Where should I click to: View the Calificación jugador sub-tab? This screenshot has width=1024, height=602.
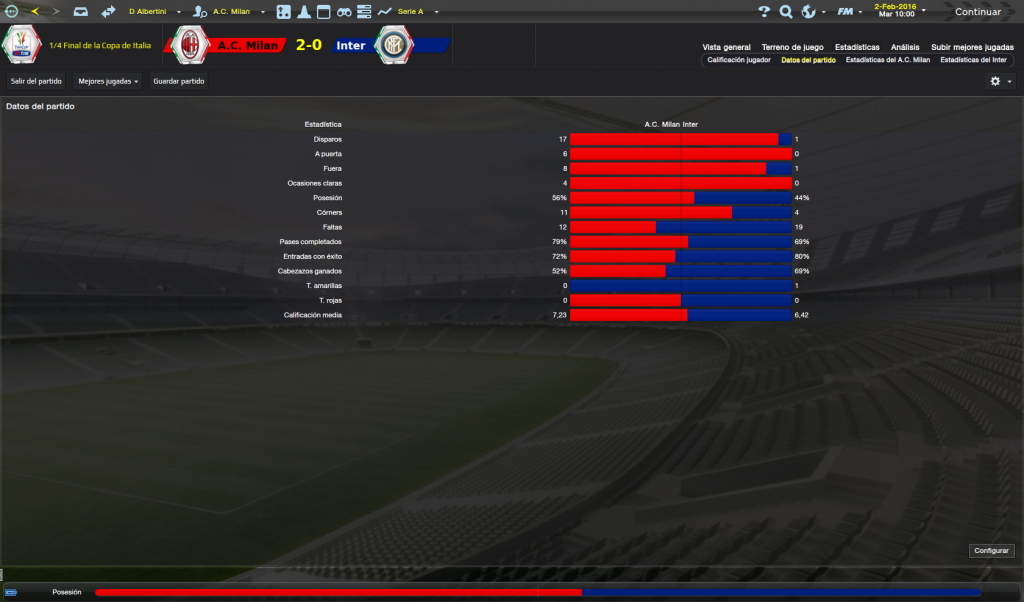coord(739,60)
